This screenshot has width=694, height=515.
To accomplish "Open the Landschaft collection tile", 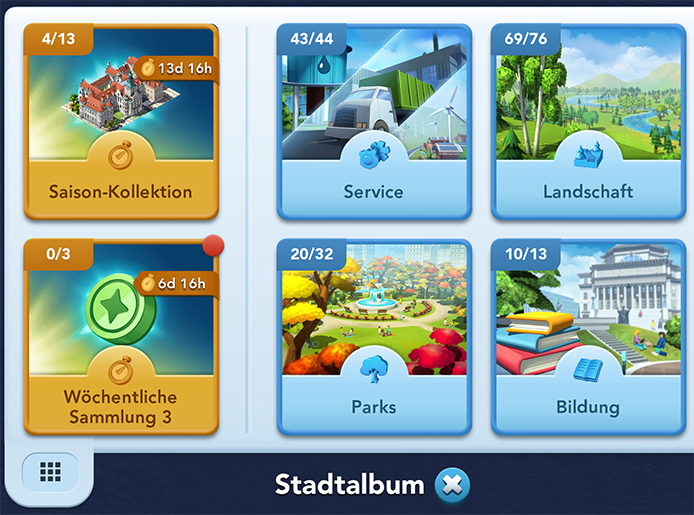I will (x=587, y=122).
